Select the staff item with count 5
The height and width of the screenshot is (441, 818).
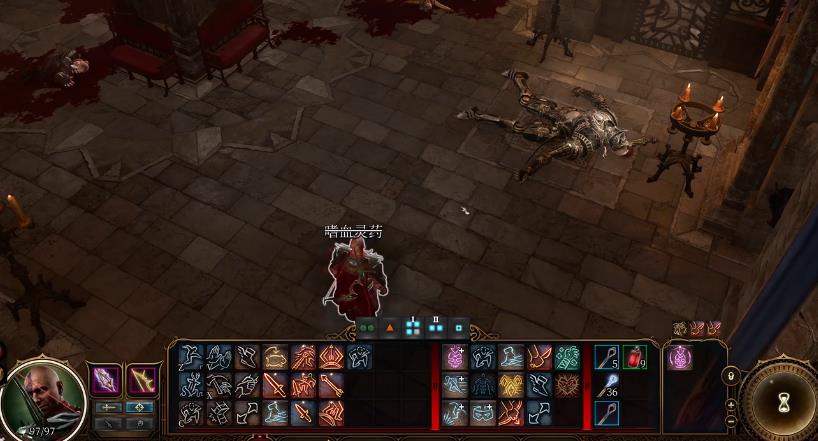[606, 357]
